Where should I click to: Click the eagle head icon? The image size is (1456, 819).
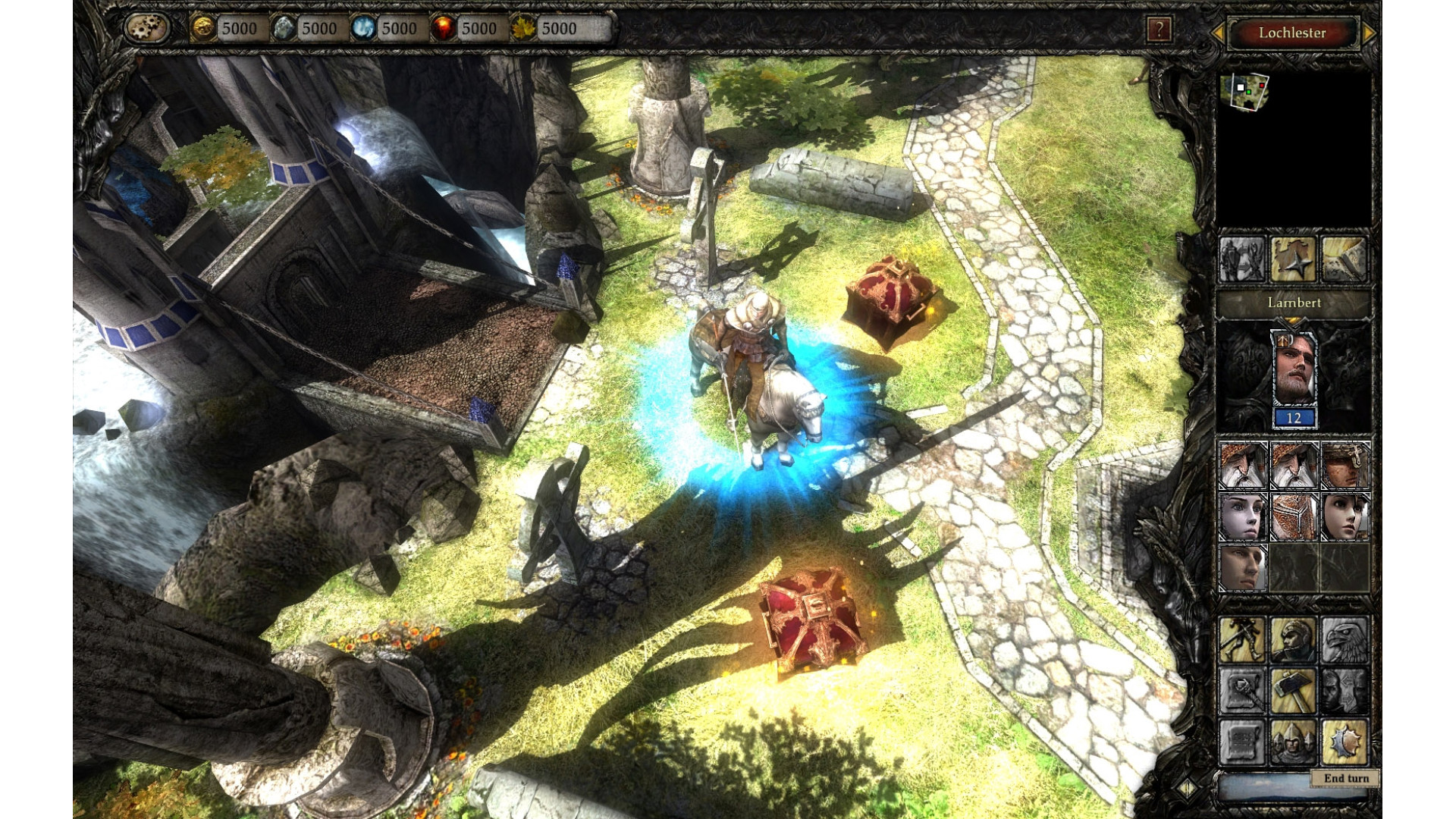click(1344, 639)
